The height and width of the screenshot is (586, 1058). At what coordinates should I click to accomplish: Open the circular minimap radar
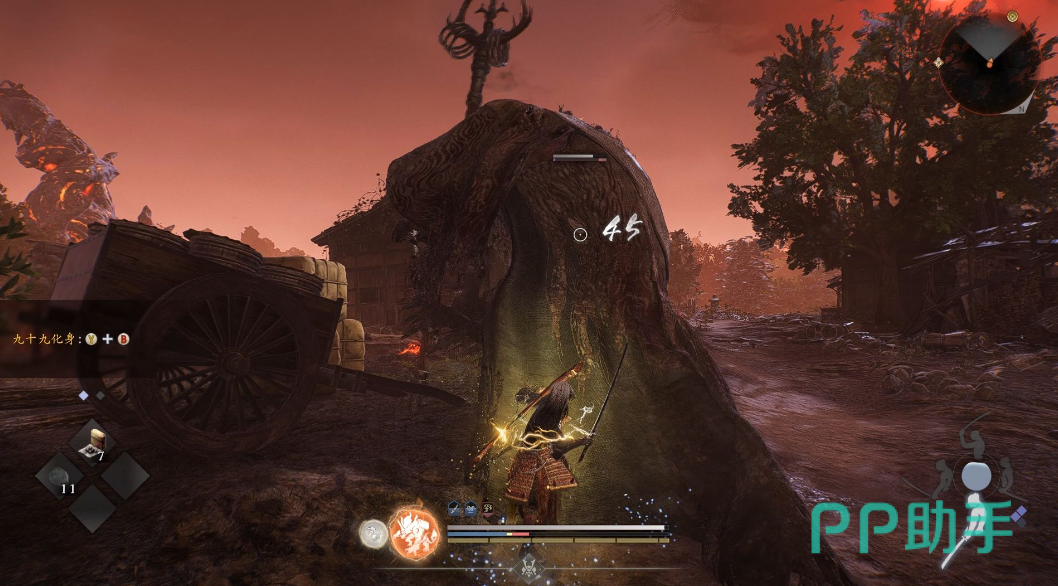[x=988, y=63]
